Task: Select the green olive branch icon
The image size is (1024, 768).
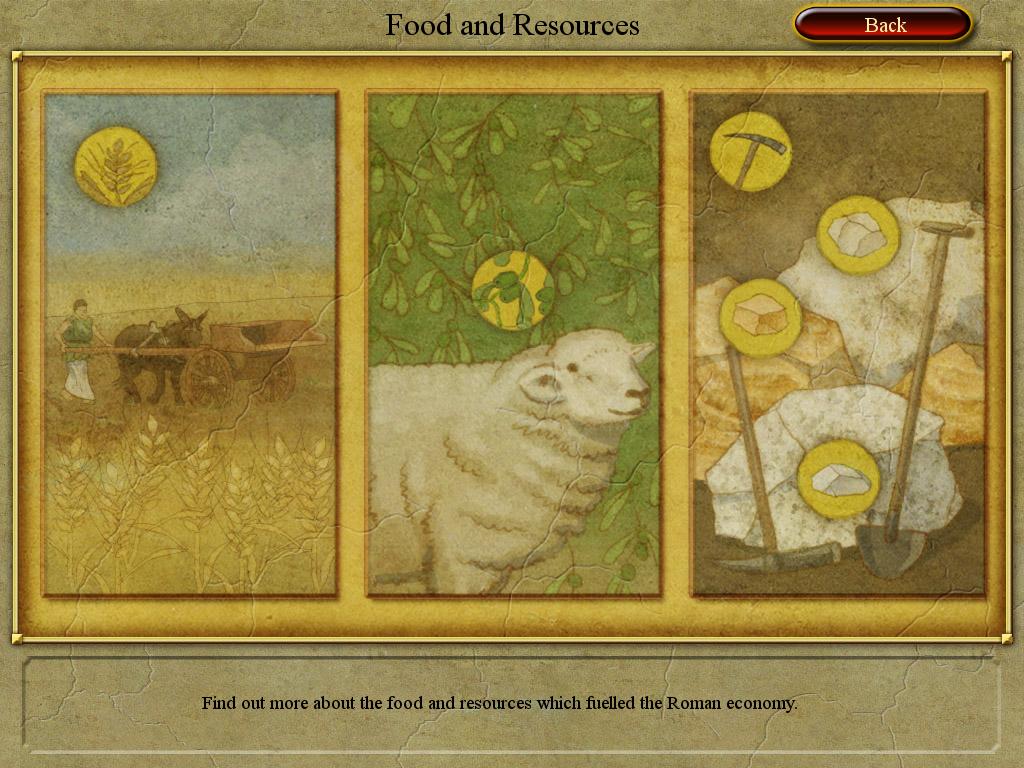Action: [512, 290]
